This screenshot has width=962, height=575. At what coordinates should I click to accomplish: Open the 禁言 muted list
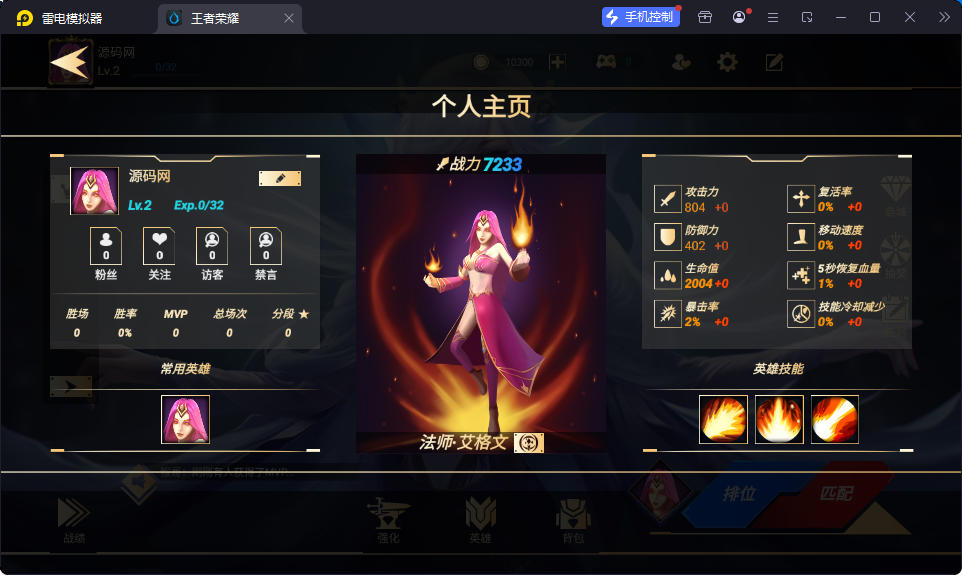tap(265, 246)
